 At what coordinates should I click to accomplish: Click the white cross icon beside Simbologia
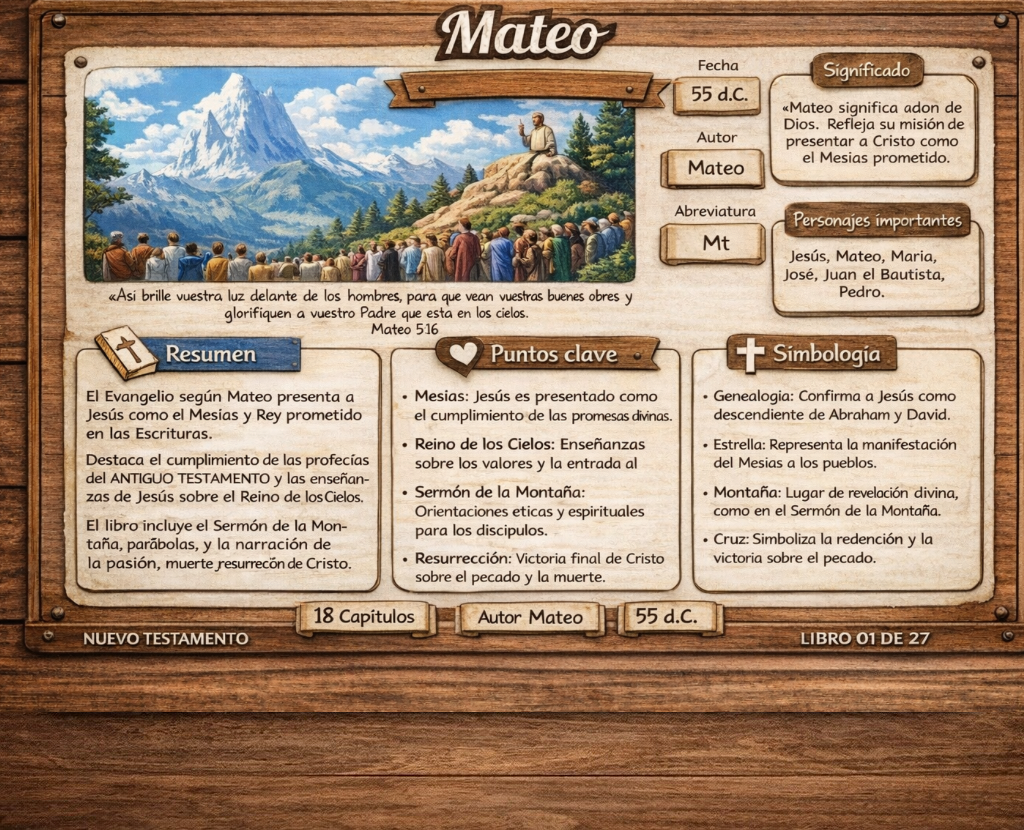(x=750, y=353)
